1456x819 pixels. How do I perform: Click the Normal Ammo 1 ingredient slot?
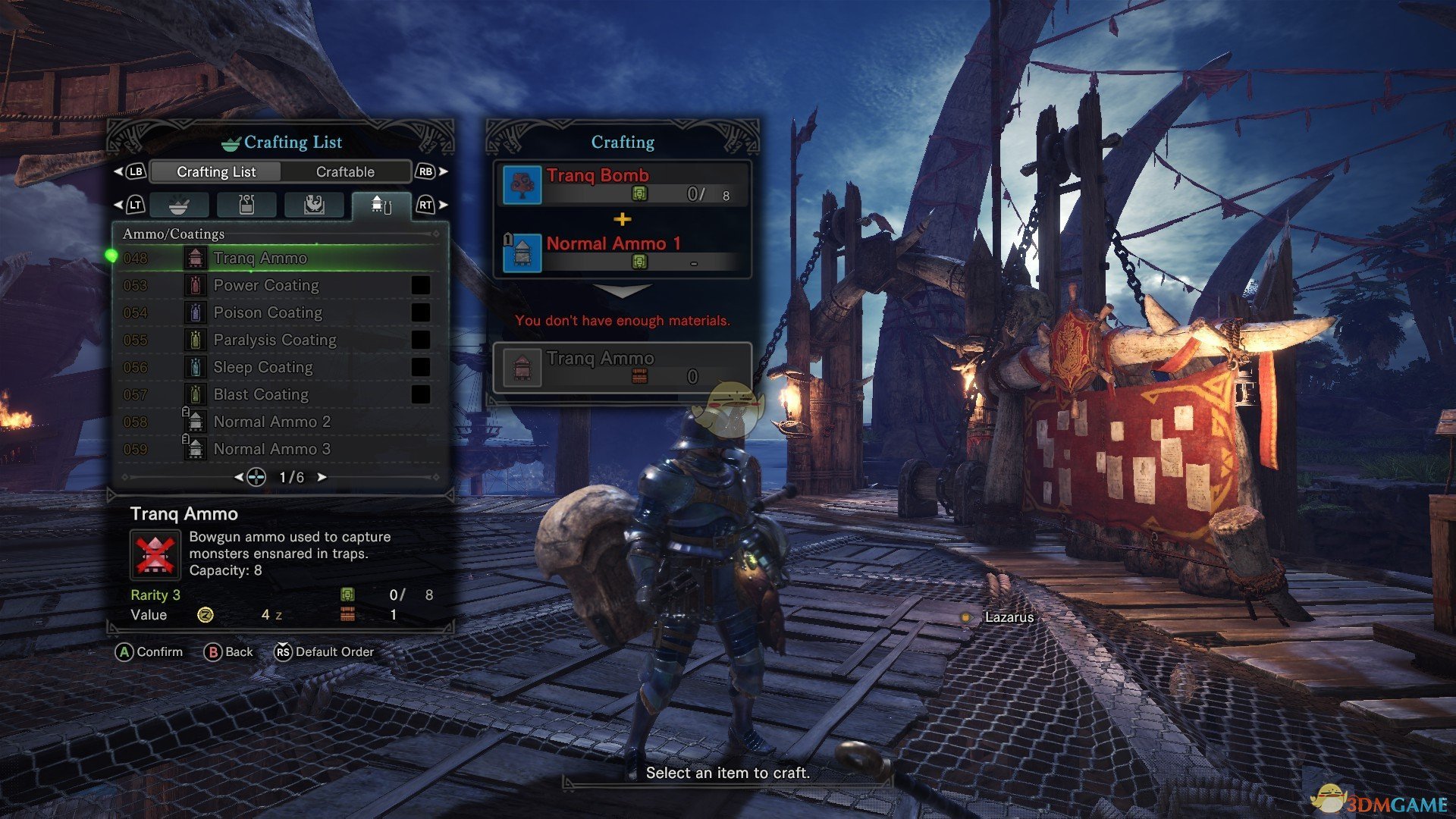click(622, 253)
